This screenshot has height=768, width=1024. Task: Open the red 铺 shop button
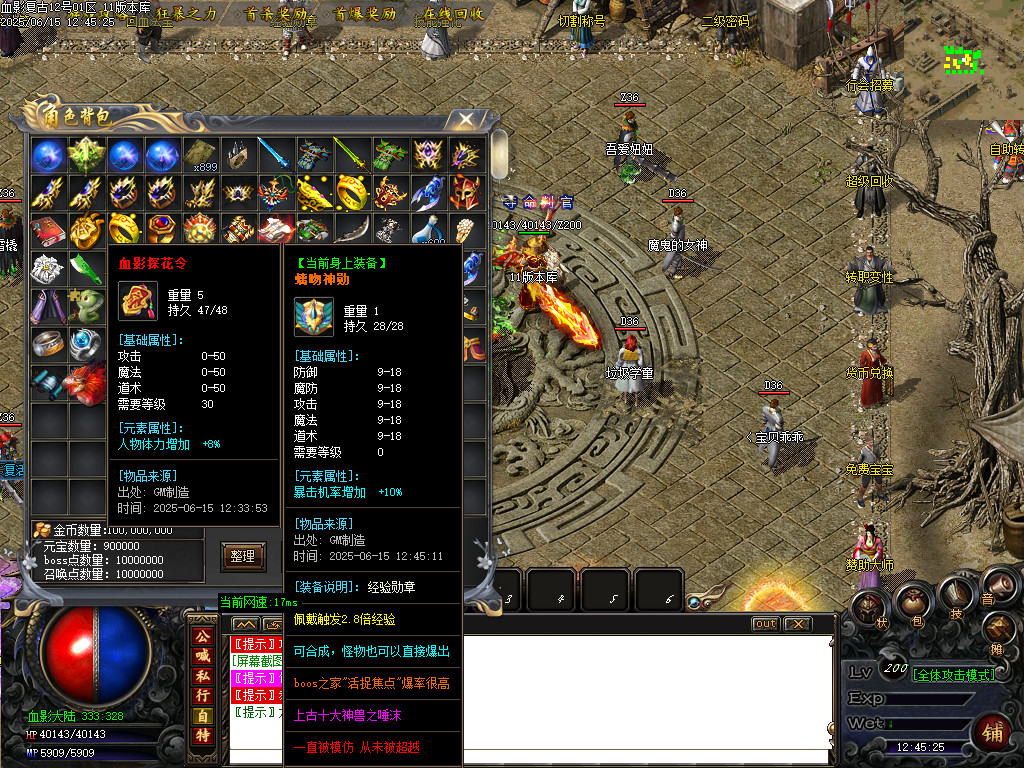coord(992,730)
